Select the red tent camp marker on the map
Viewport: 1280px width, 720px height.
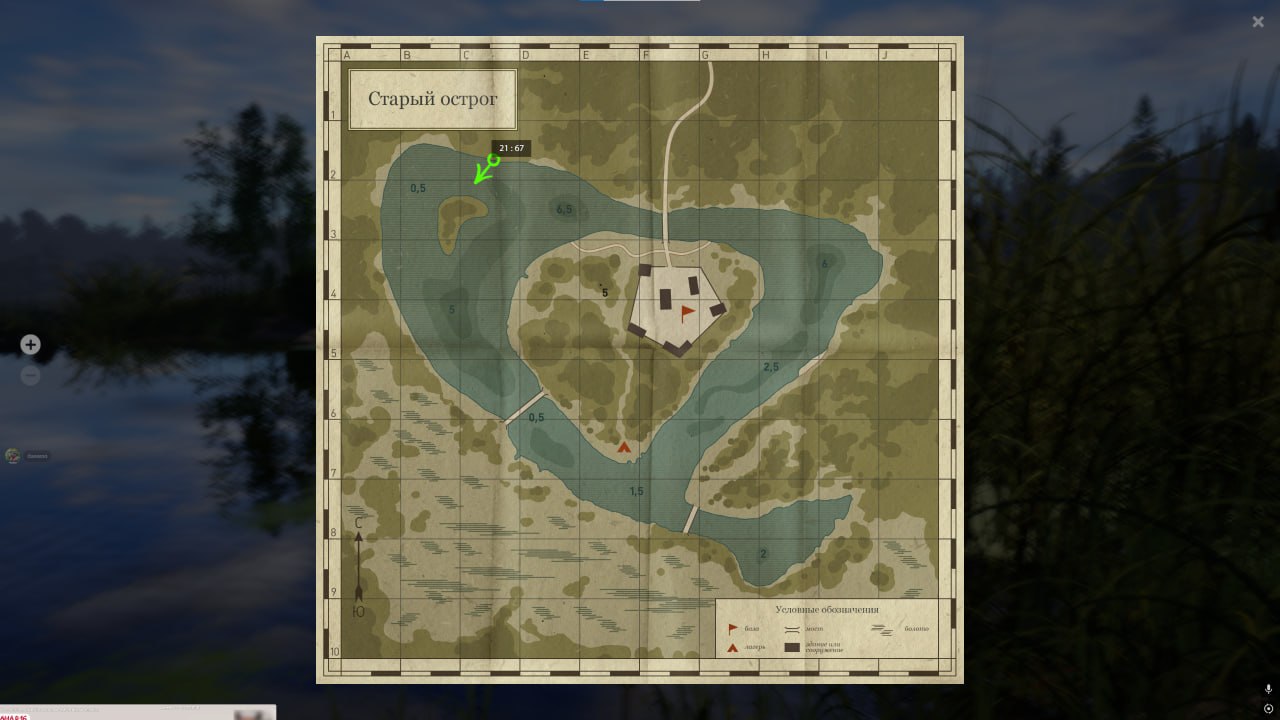pyautogui.click(x=623, y=446)
